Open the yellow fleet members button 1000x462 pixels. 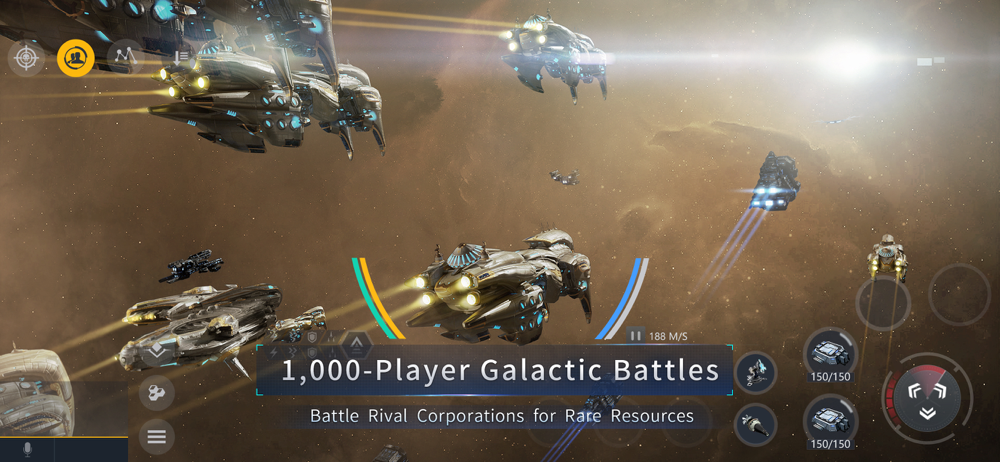point(76,58)
